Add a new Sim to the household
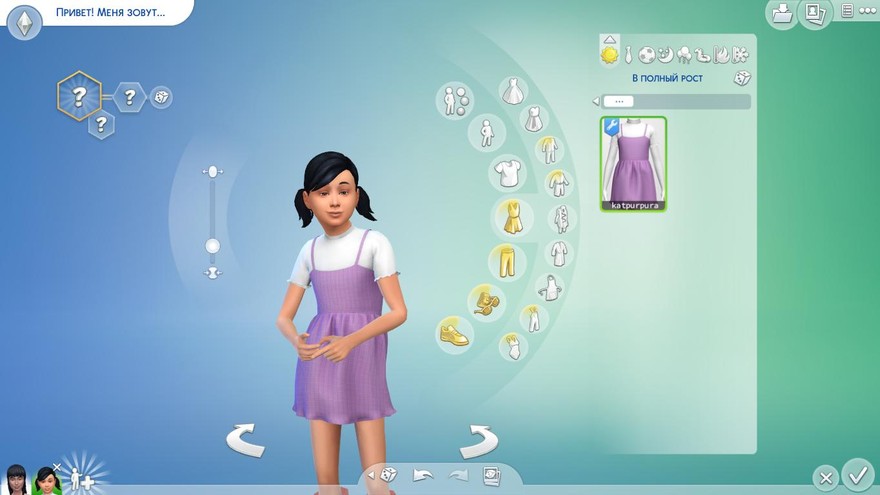Viewport: 880px width, 495px height. pos(80,476)
